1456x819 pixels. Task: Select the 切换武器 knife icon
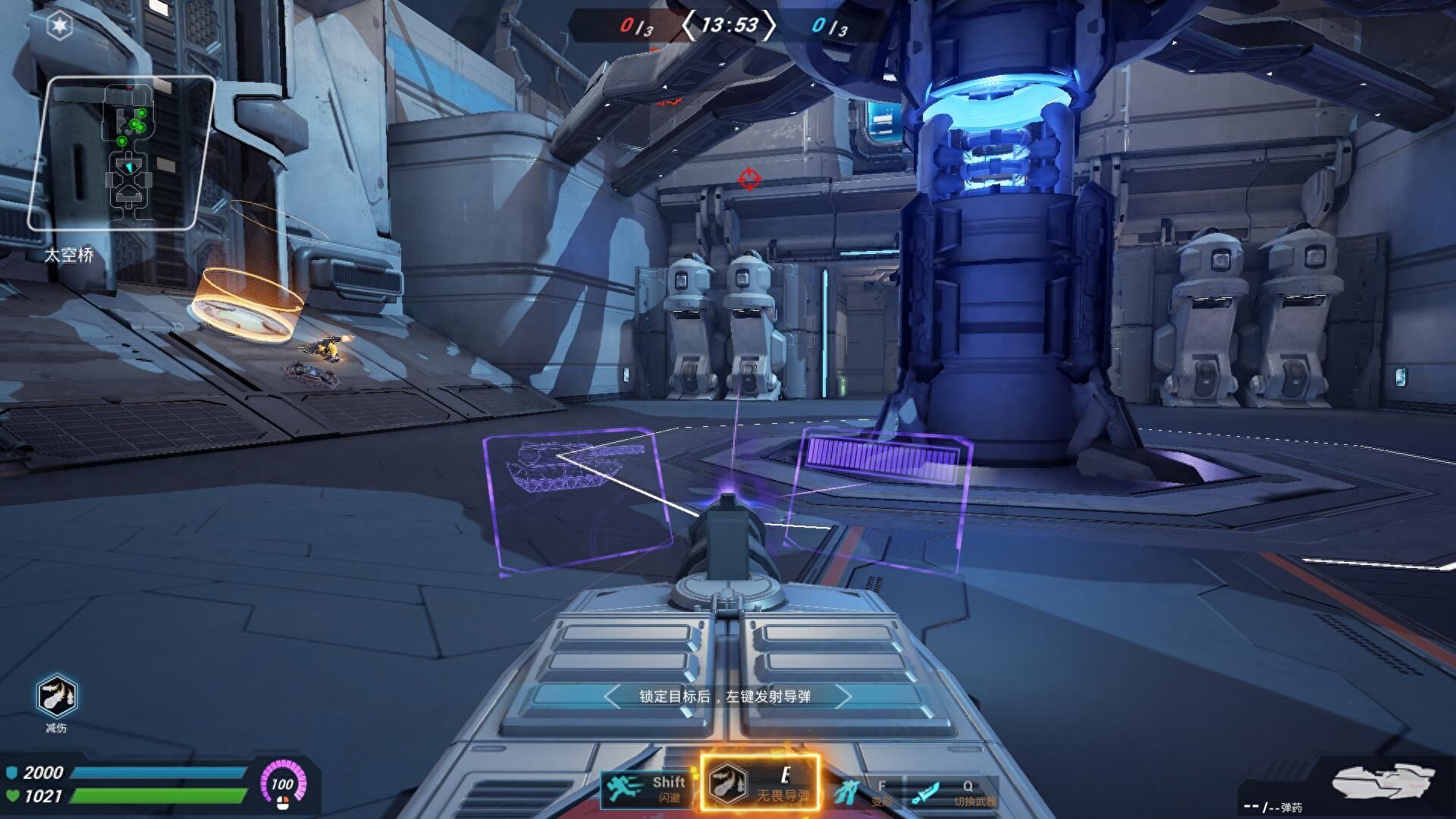926,793
